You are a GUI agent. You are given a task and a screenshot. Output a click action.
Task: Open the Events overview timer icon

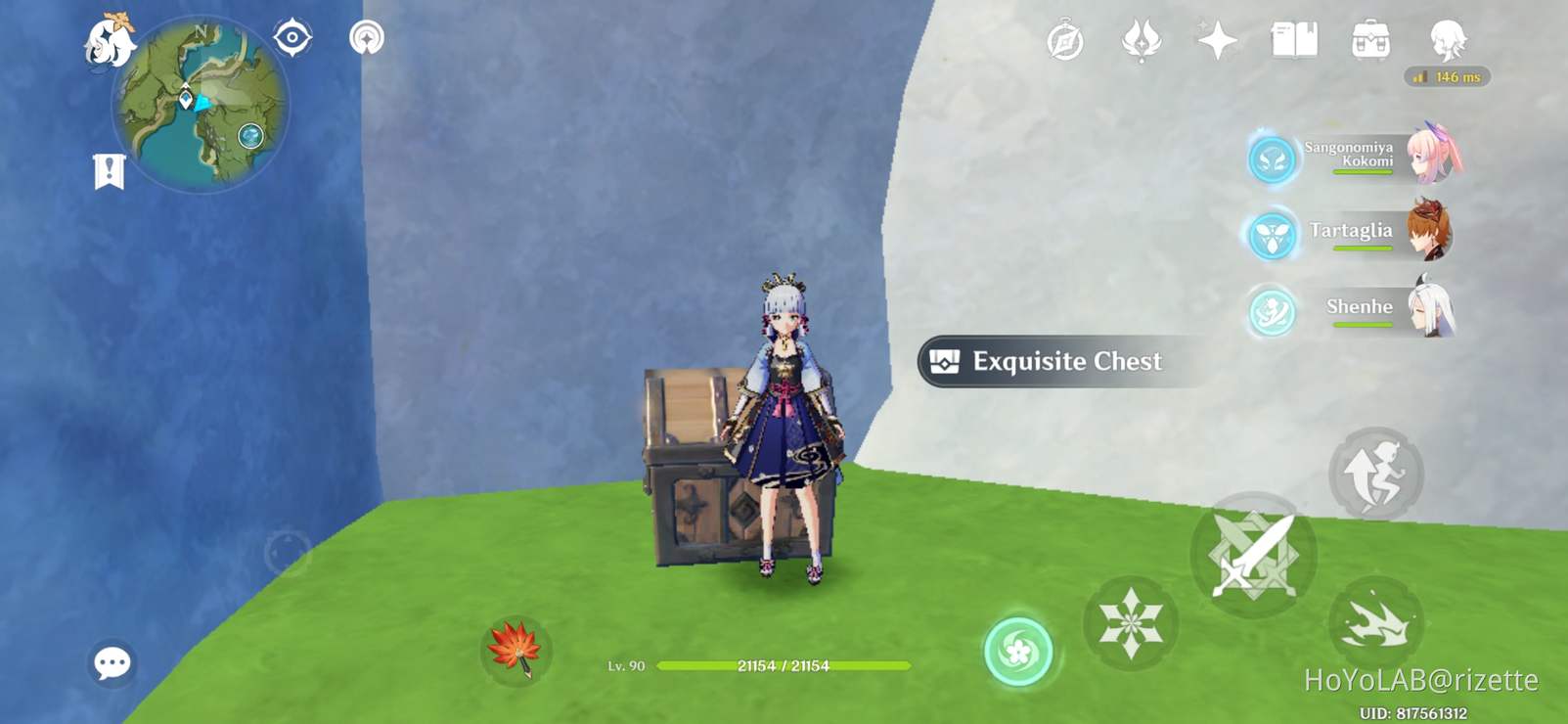1065,39
